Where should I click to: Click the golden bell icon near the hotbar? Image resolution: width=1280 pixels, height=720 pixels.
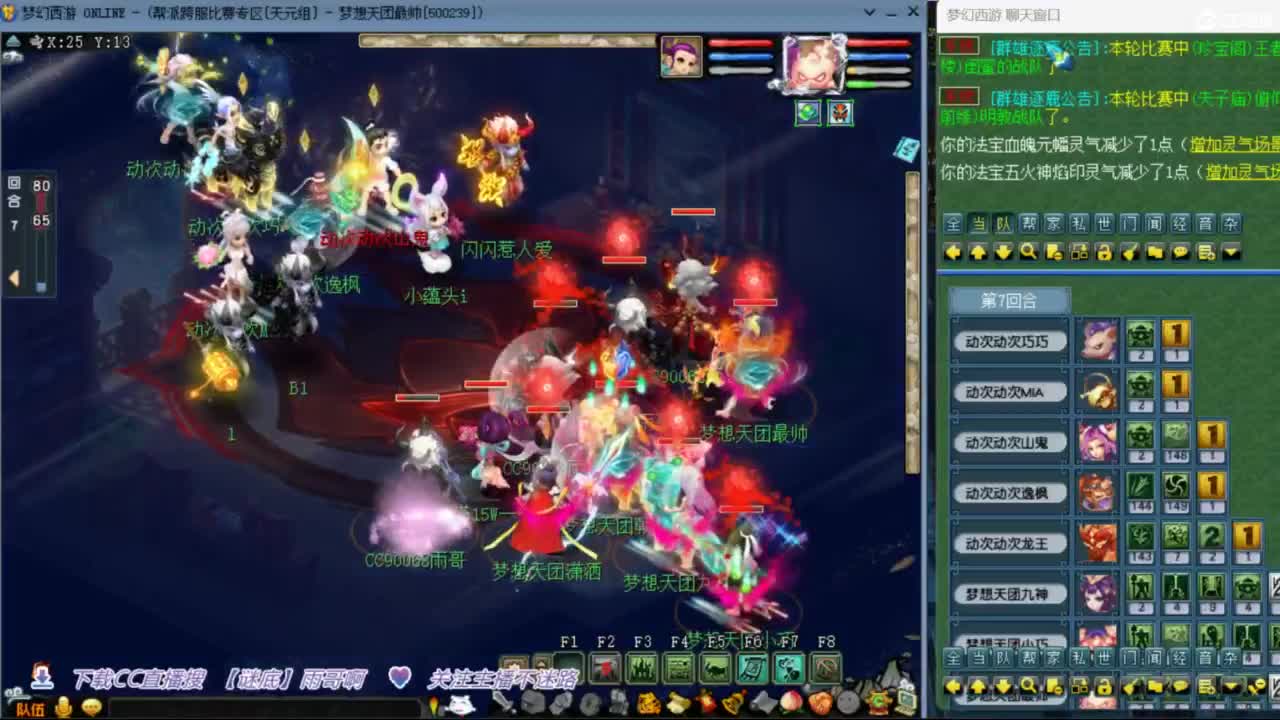[x=731, y=702]
